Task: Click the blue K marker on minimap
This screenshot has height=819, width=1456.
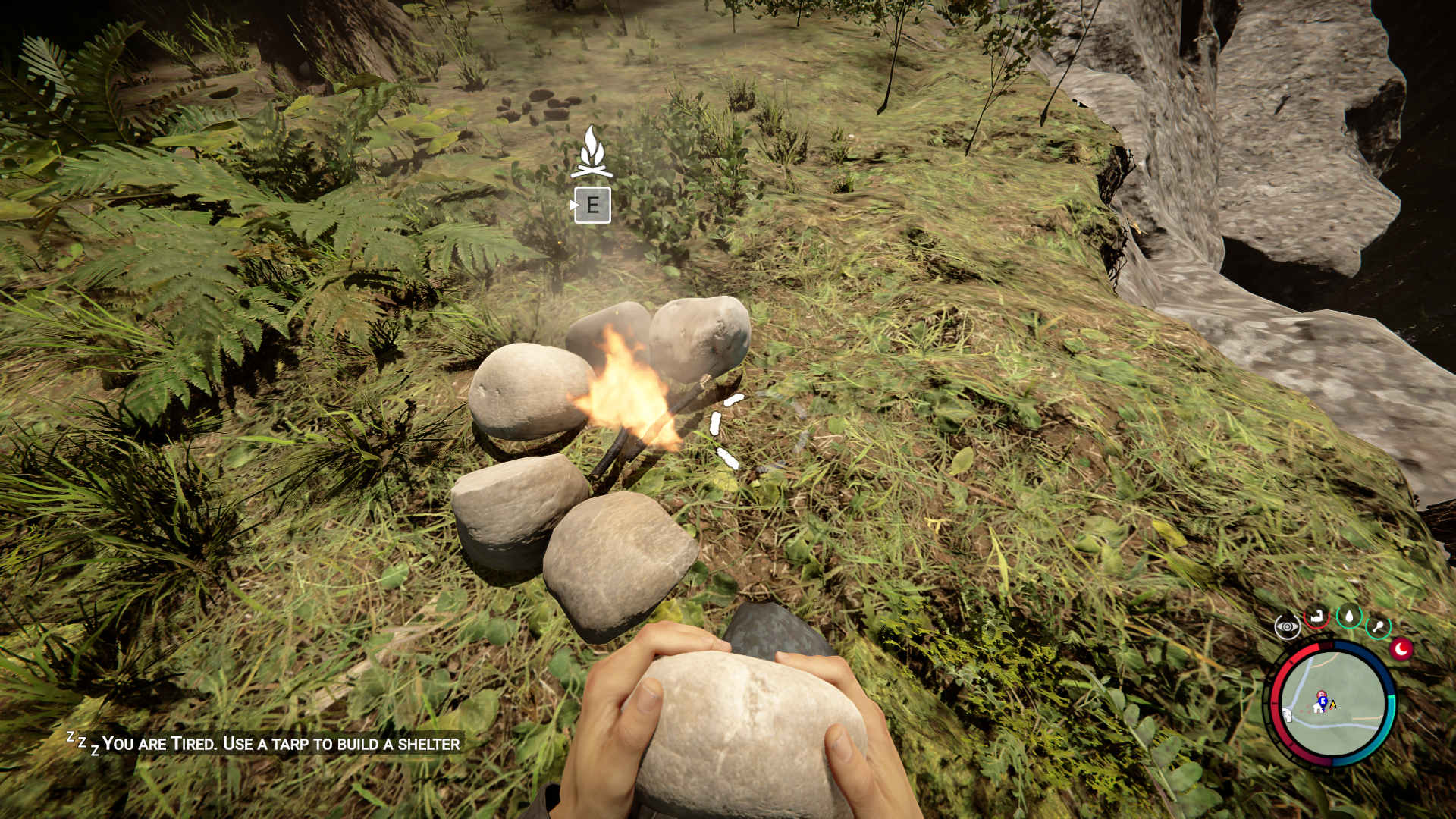Action: [1323, 701]
